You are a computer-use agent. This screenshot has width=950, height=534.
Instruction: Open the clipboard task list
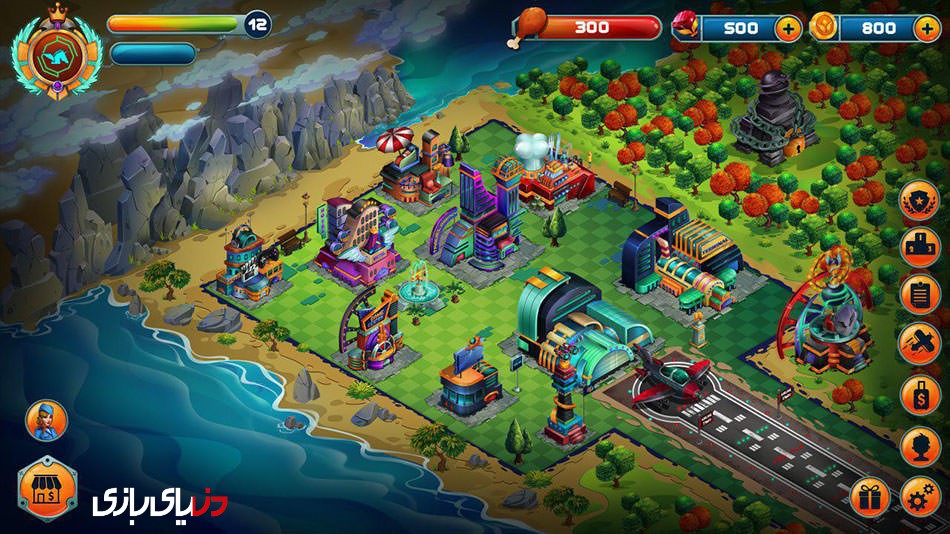click(x=919, y=294)
